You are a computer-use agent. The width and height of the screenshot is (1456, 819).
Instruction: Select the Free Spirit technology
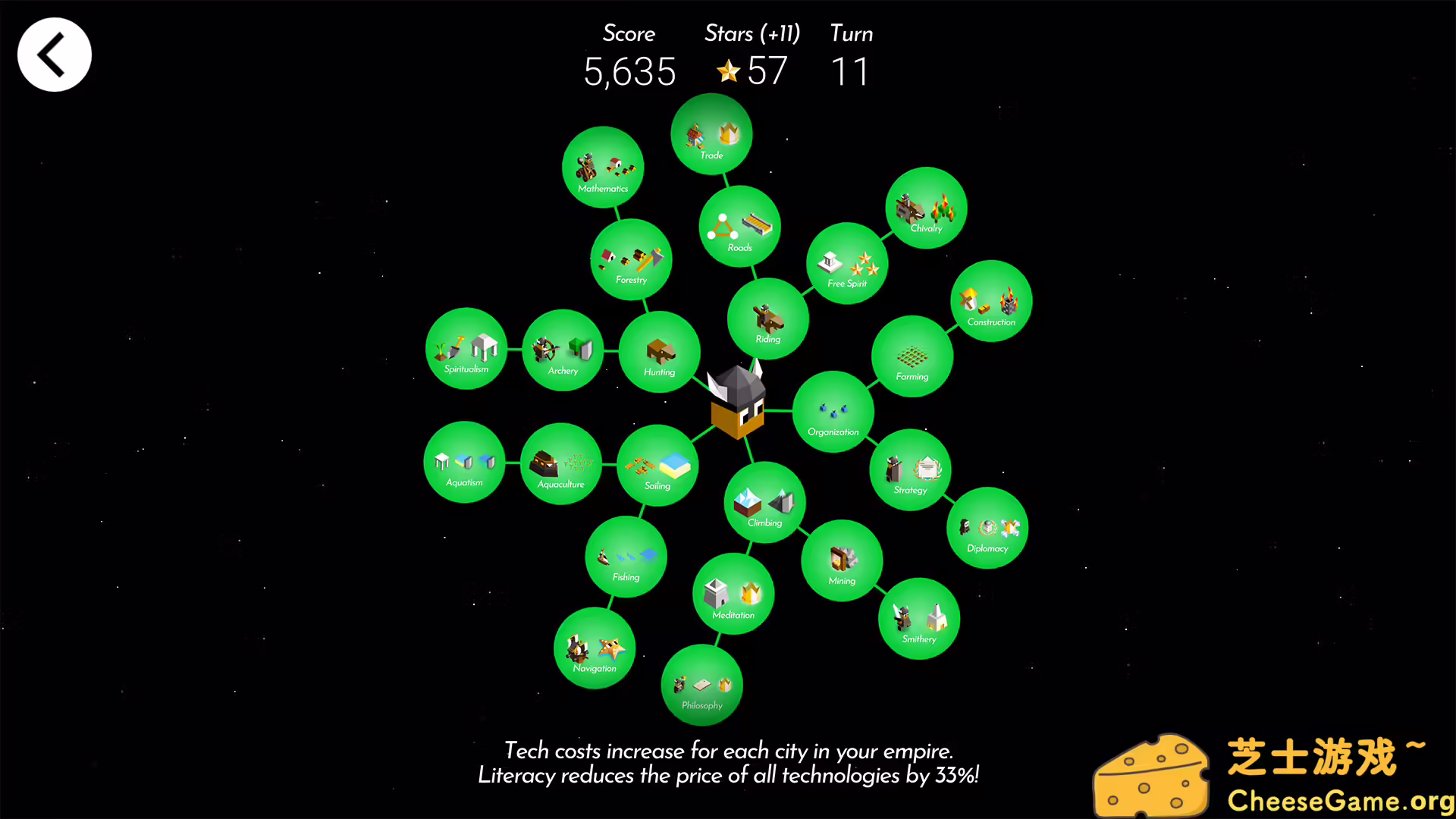[846, 264]
